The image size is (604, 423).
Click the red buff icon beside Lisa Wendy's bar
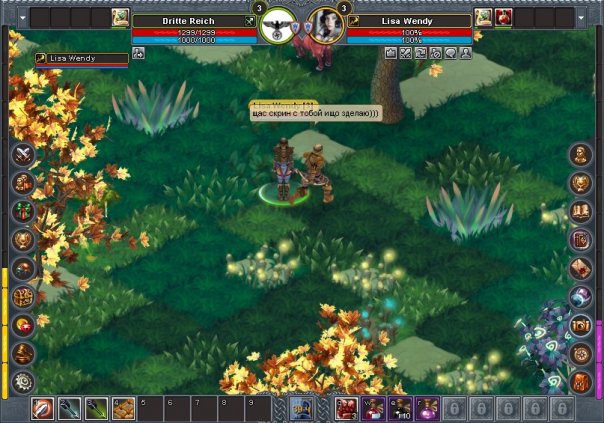click(503, 17)
